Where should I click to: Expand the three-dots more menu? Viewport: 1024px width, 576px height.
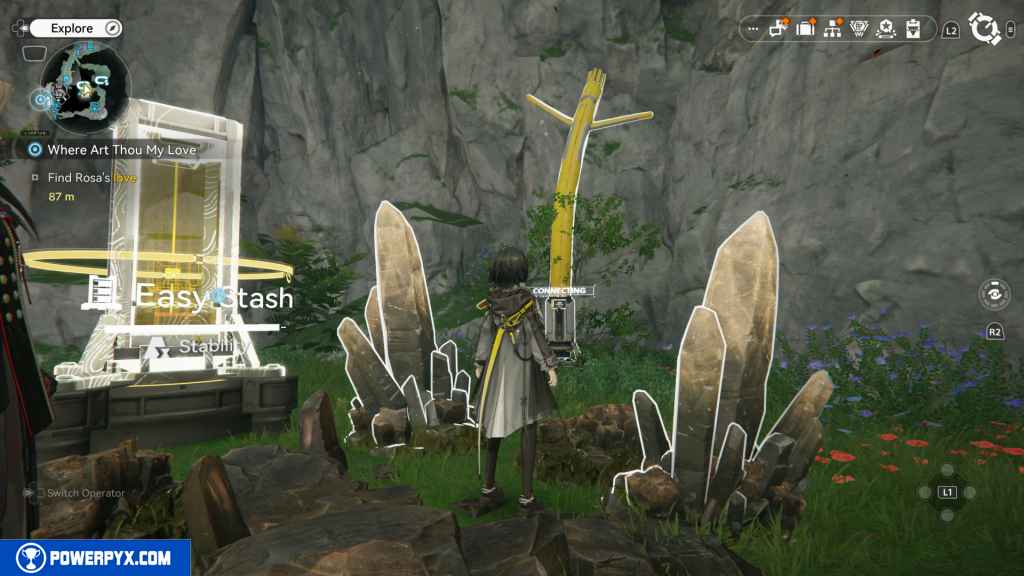coord(753,29)
